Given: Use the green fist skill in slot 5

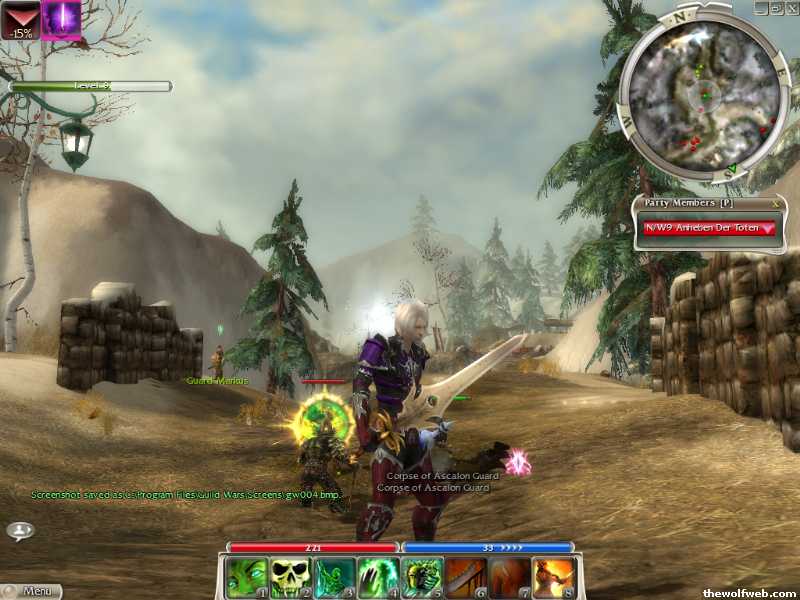Looking at the screenshot, I should (x=421, y=577).
